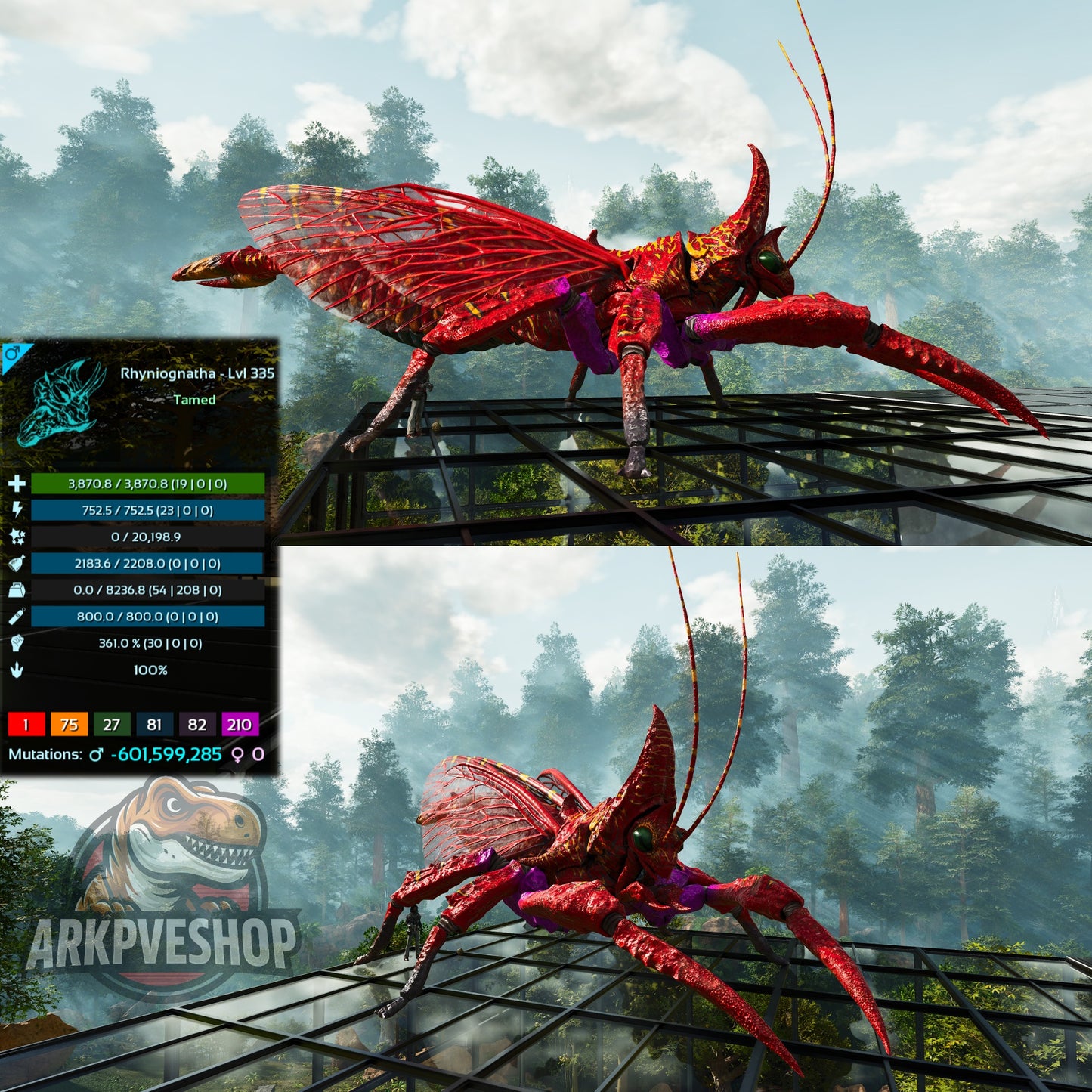The width and height of the screenshot is (1092, 1092).
Task: Click the dark purple swatch numbered 82
Action: (x=196, y=725)
